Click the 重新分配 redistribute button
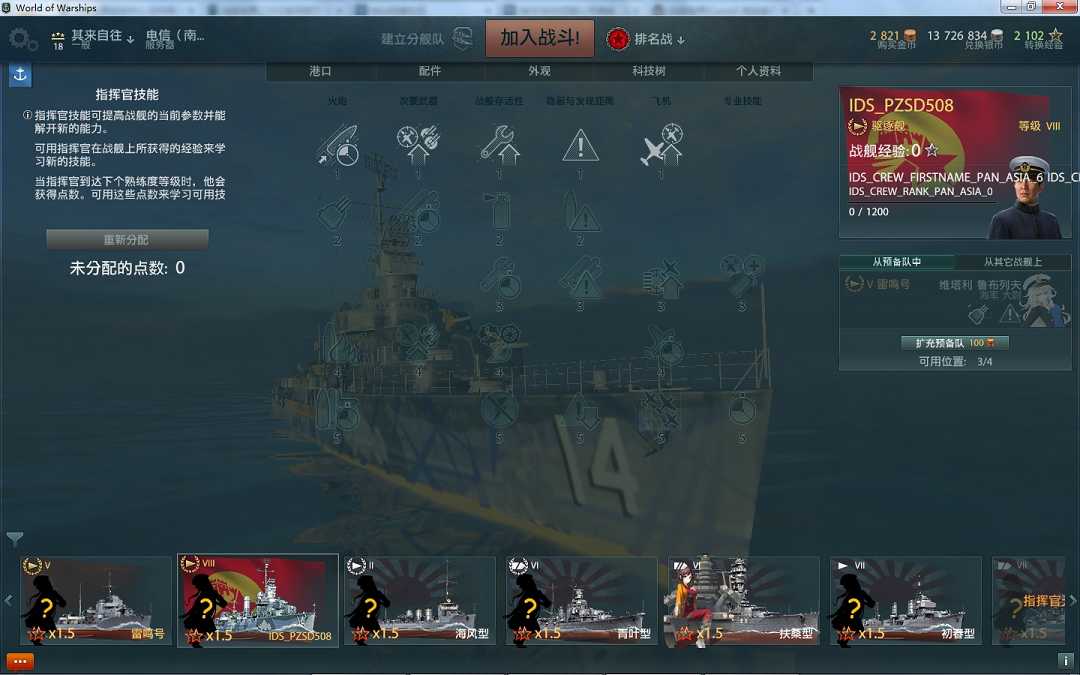1080x675 pixels. pyautogui.click(x=127, y=240)
